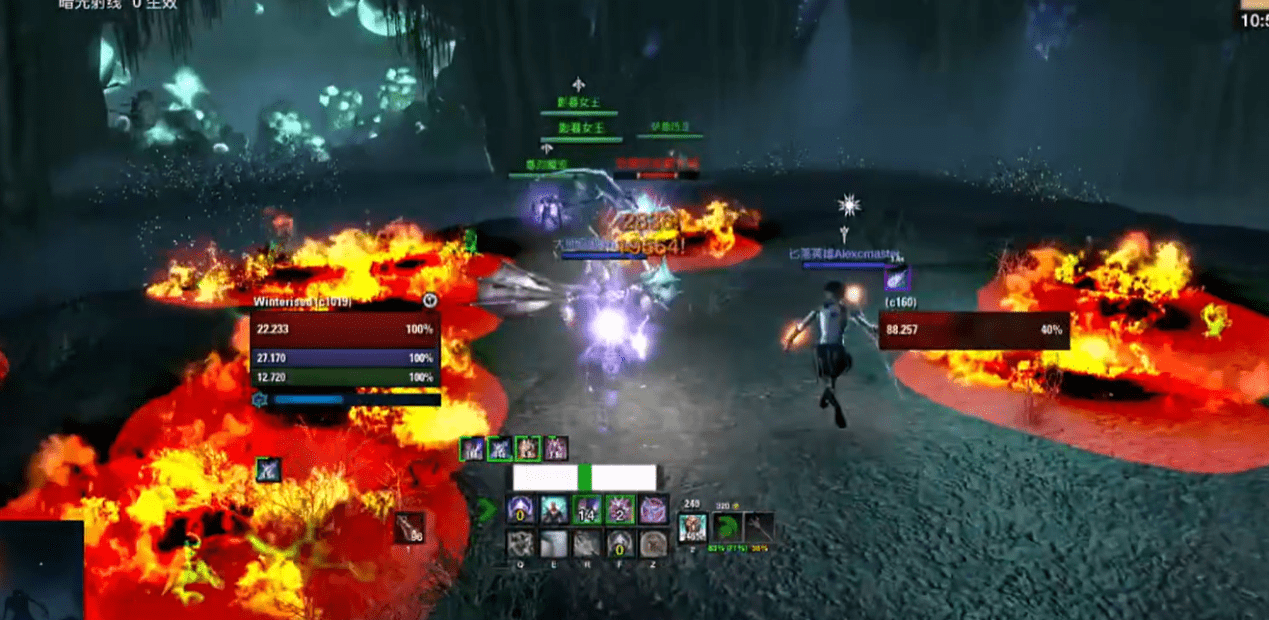1269x620 pixels.
Task: Activate the white crest ability showing 0
Action: 520,511
